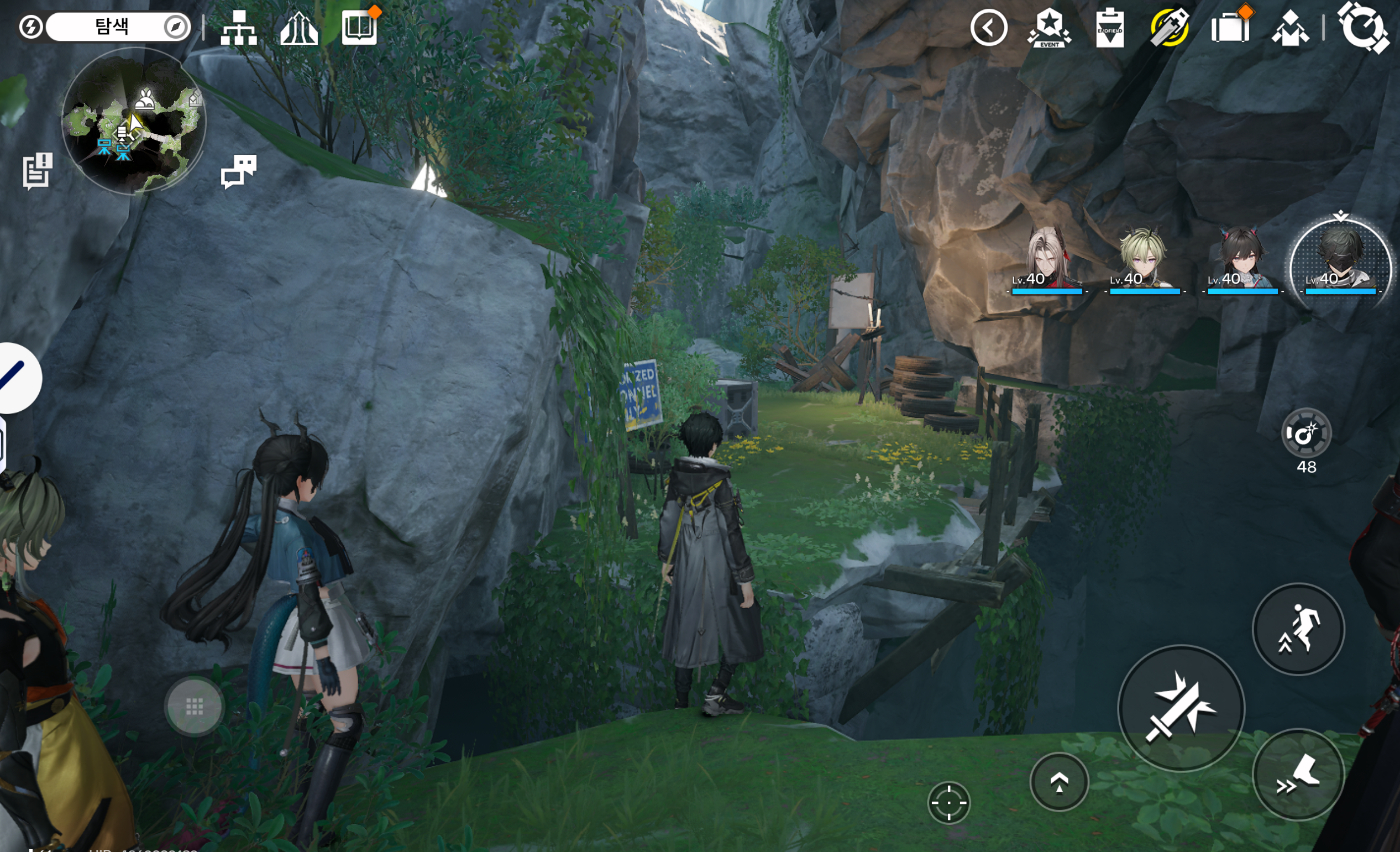1400x852 pixels.
Task: Open the EVENT star menu
Action: [x=1049, y=27]
